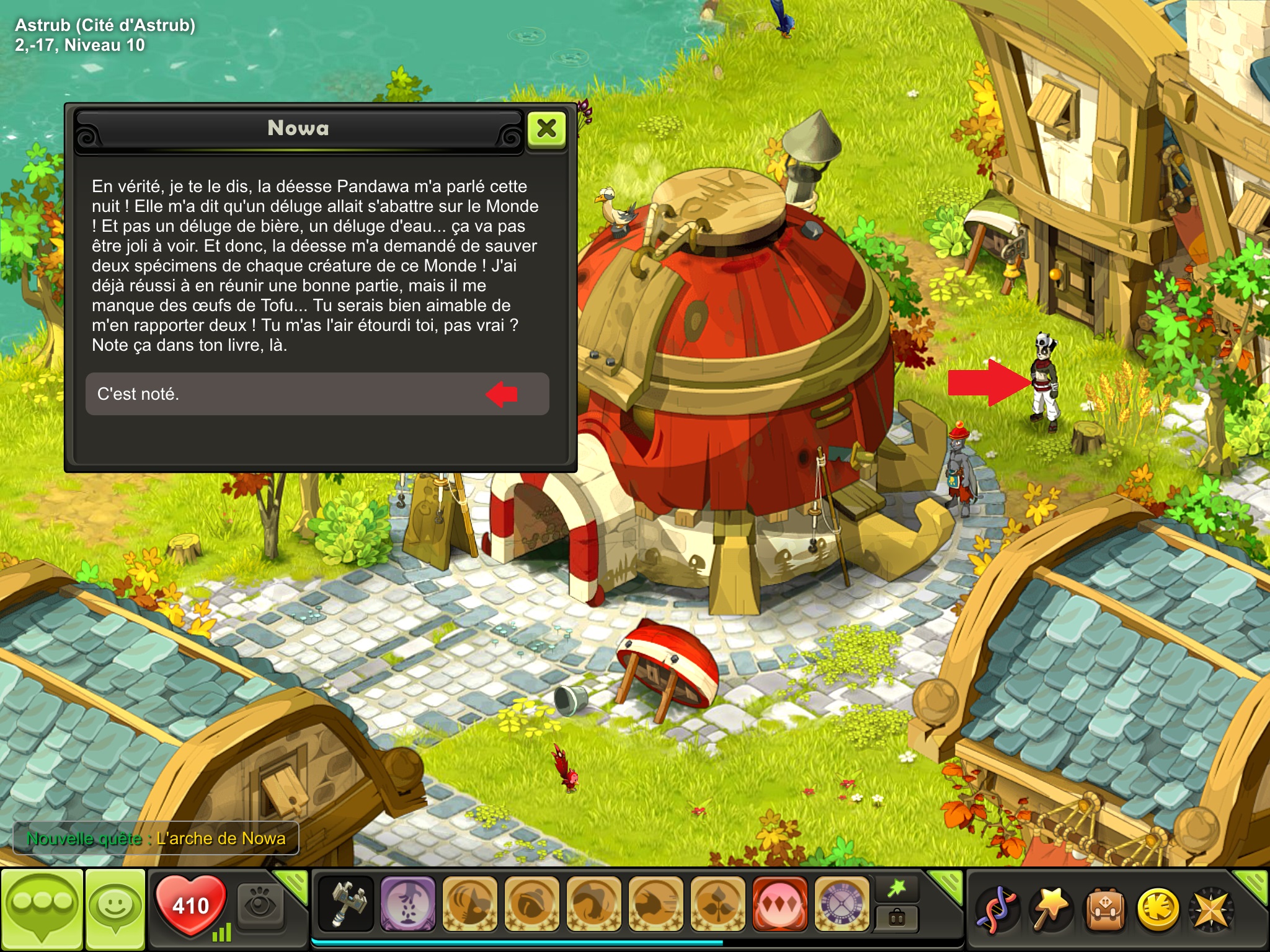The width and height of the screenshot is (1270, 952).
Task: Open the chat speech bubble button
Action: point(42,909)
